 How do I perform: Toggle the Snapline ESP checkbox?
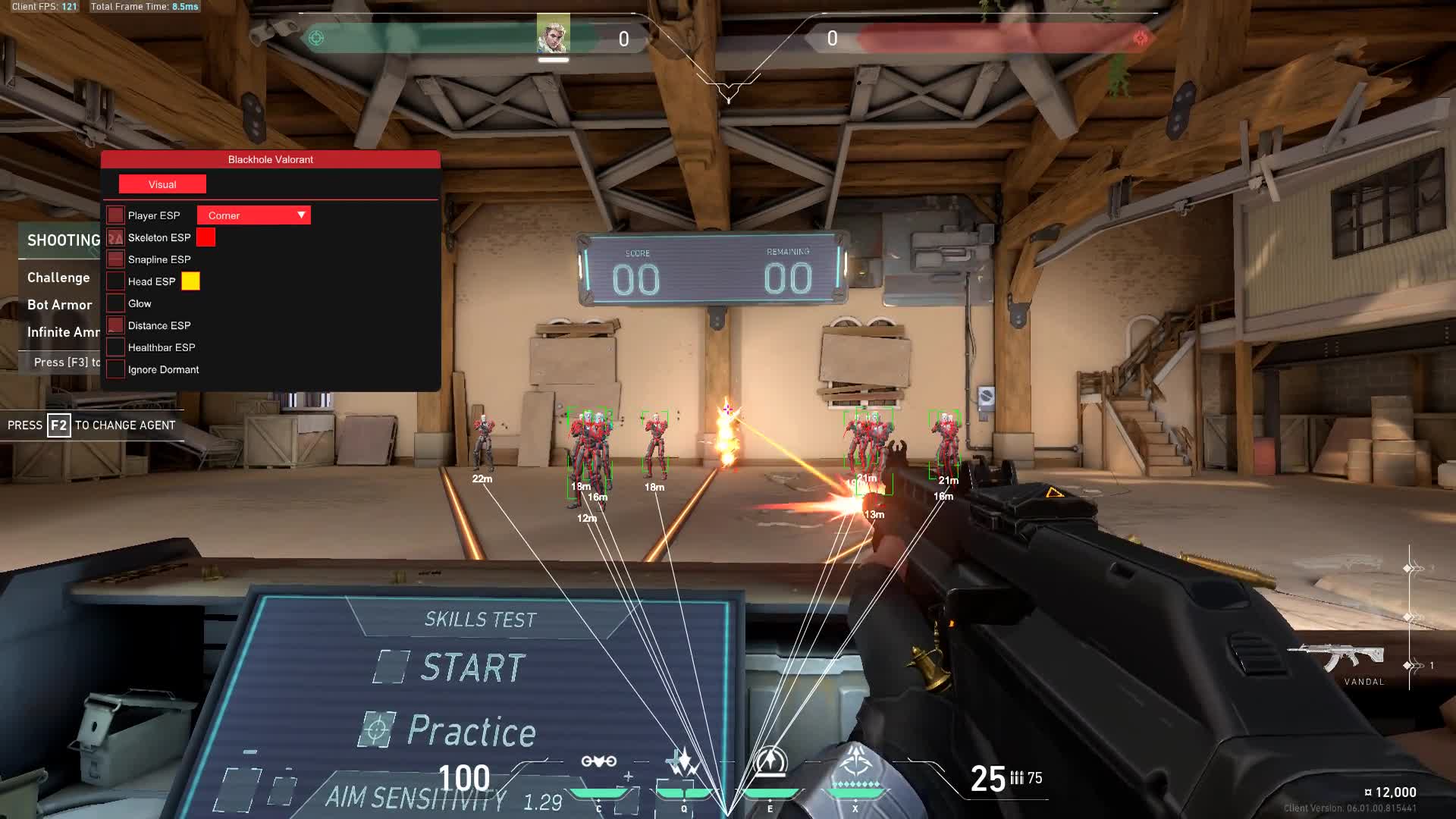(115, 259)
